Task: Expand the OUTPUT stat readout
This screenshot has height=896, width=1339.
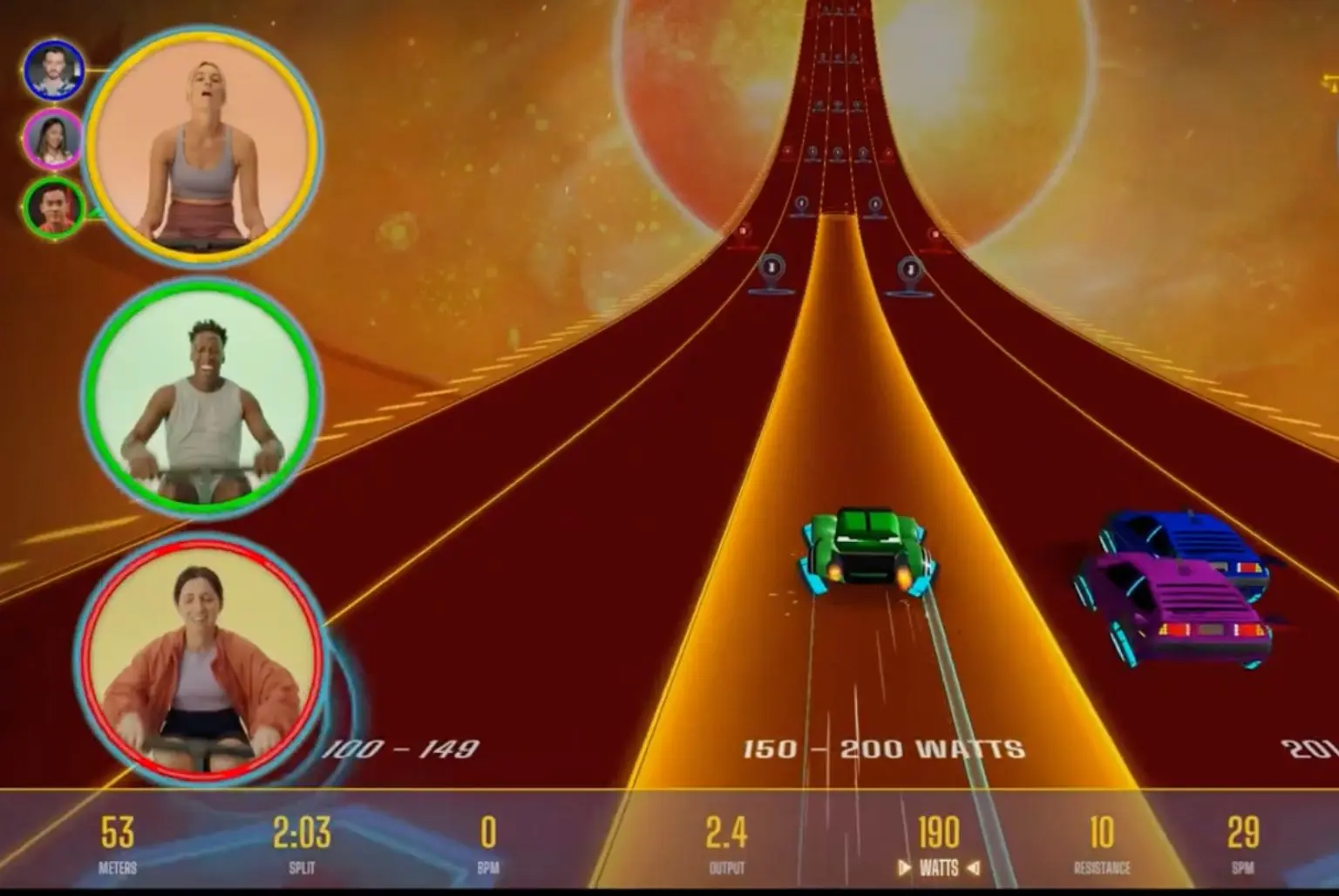Action: point(728,845)
